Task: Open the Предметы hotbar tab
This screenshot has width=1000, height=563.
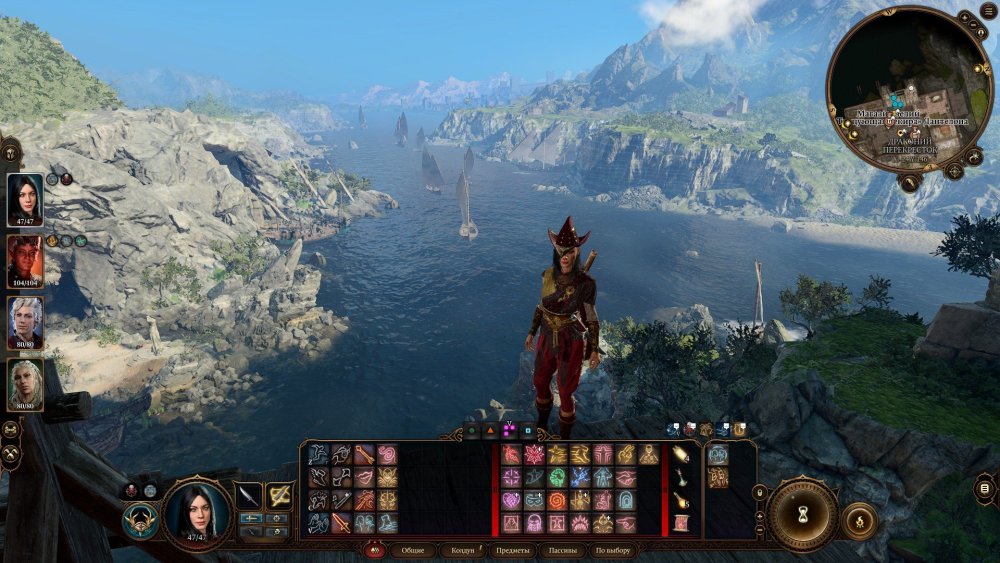Action: coord(513,551)
